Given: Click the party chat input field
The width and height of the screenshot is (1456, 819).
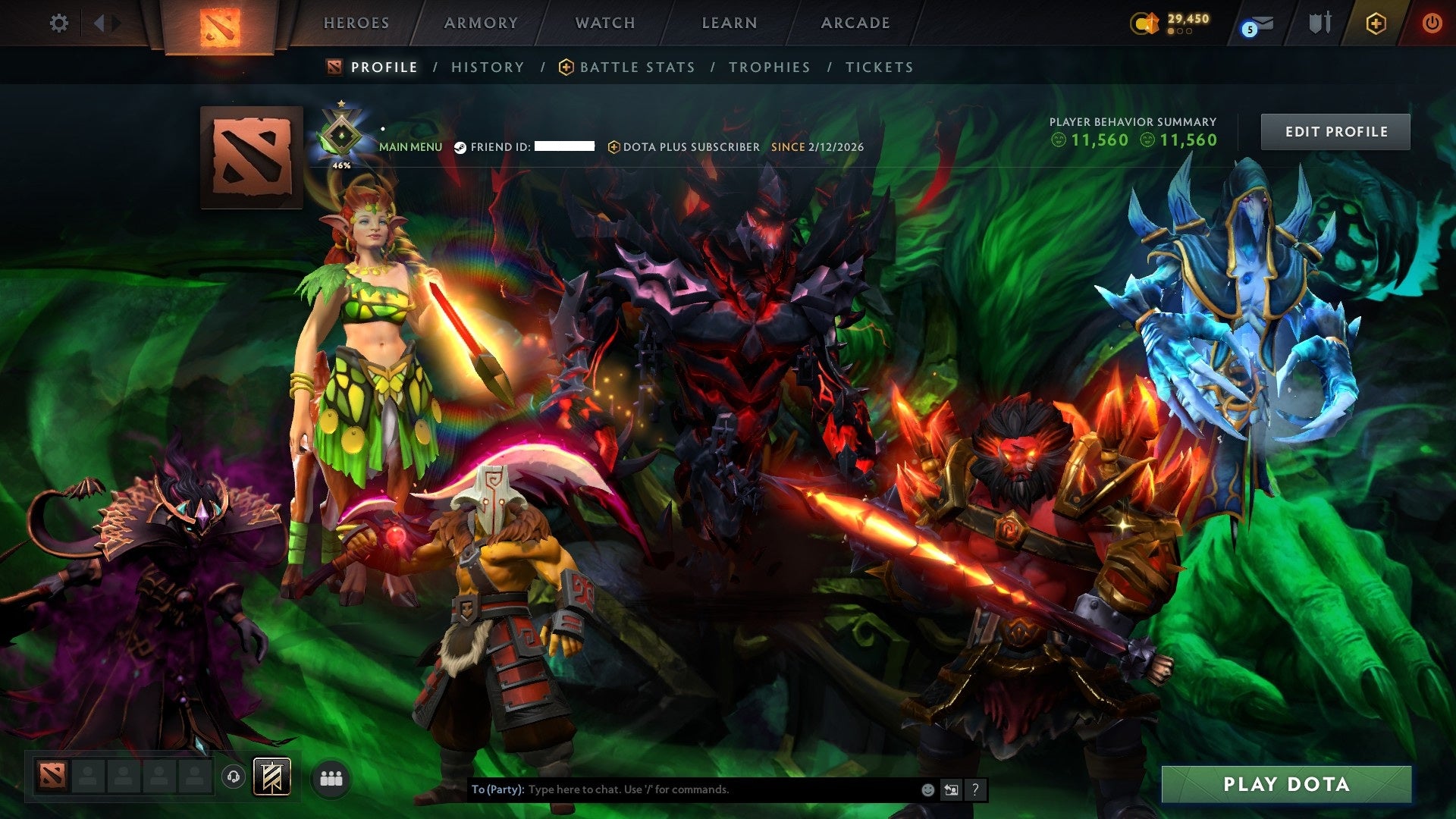Looking at the screenshot, I should click(x=682, y=789).
